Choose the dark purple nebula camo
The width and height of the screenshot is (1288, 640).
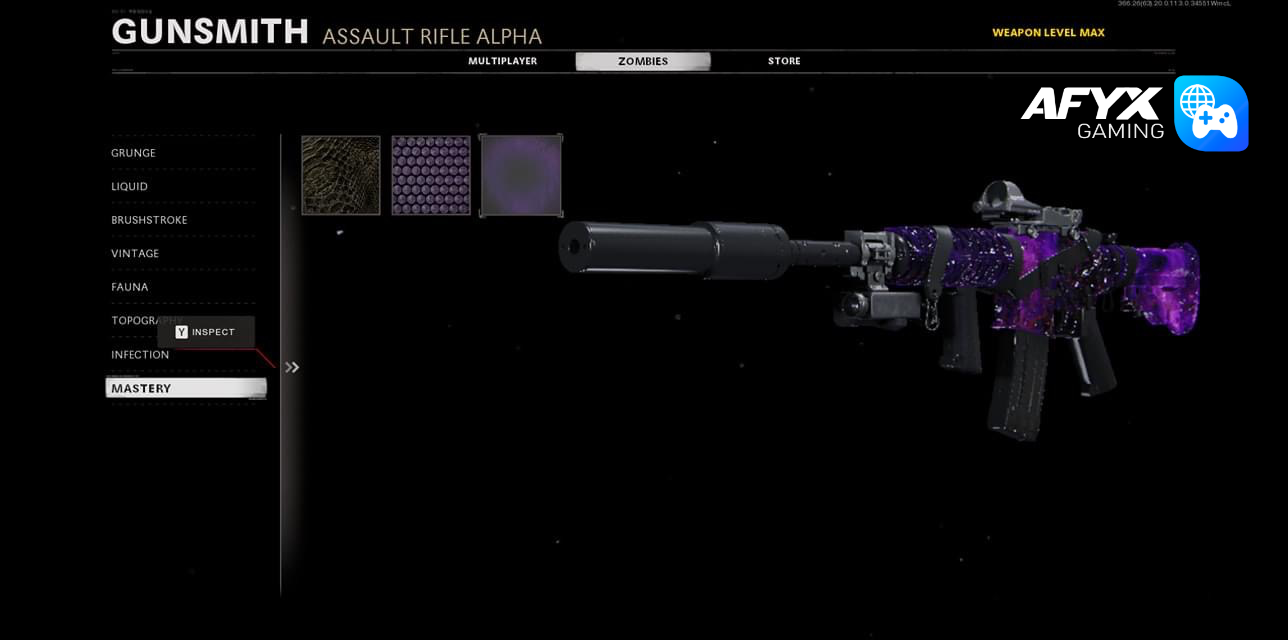click(521, 175)
